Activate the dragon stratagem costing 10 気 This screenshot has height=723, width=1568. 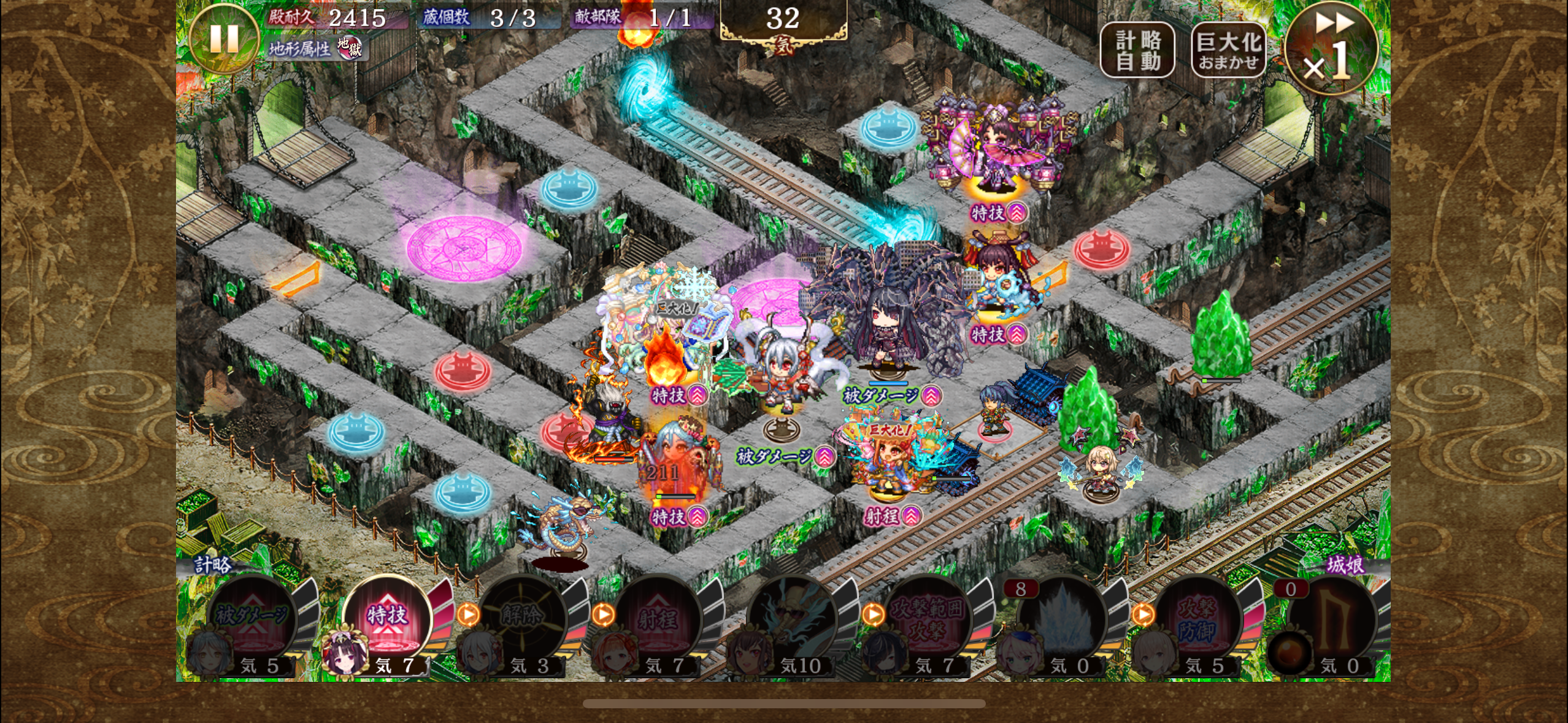point(792,619)
